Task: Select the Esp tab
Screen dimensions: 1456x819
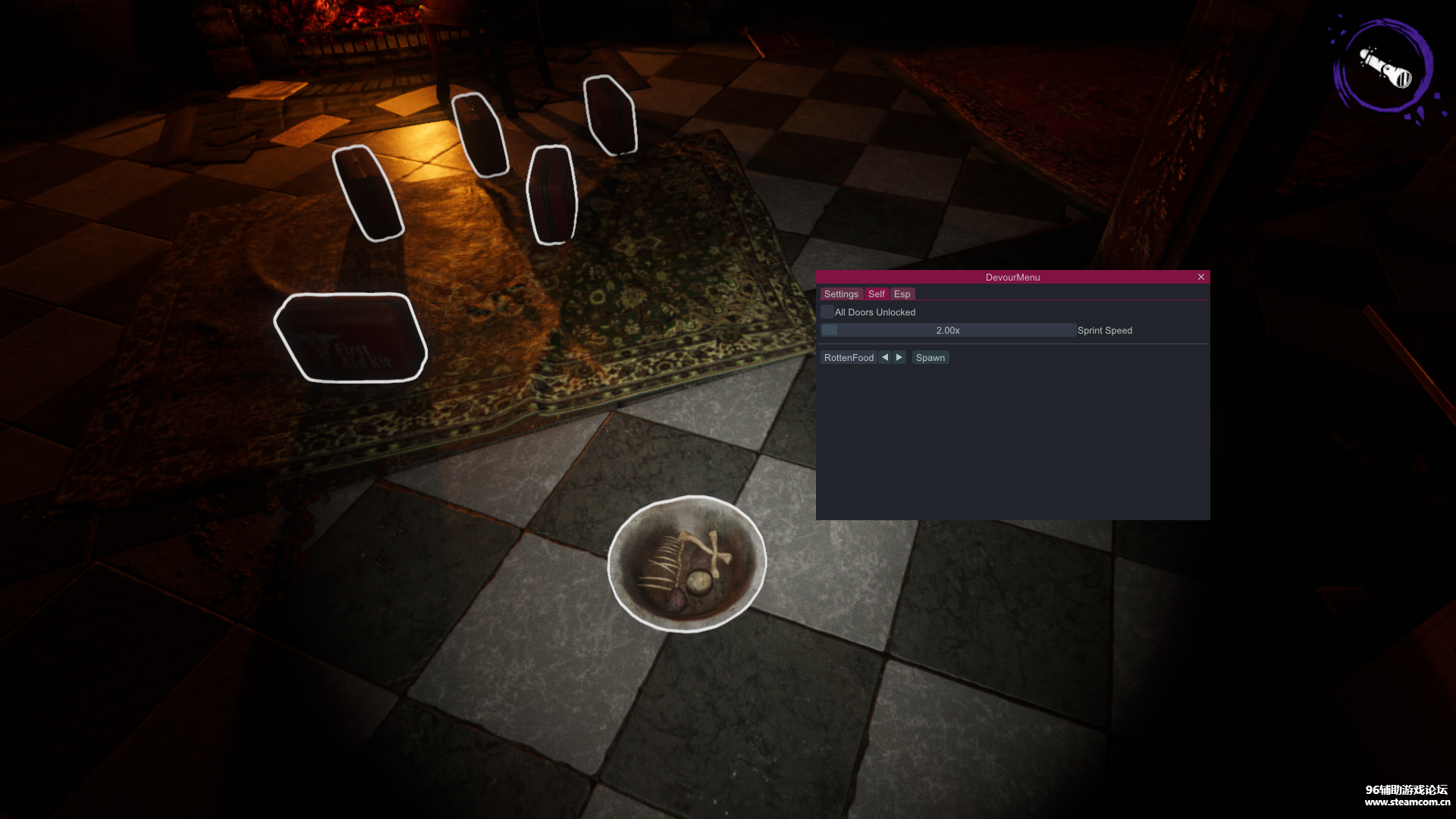Action: pos(902,294)
